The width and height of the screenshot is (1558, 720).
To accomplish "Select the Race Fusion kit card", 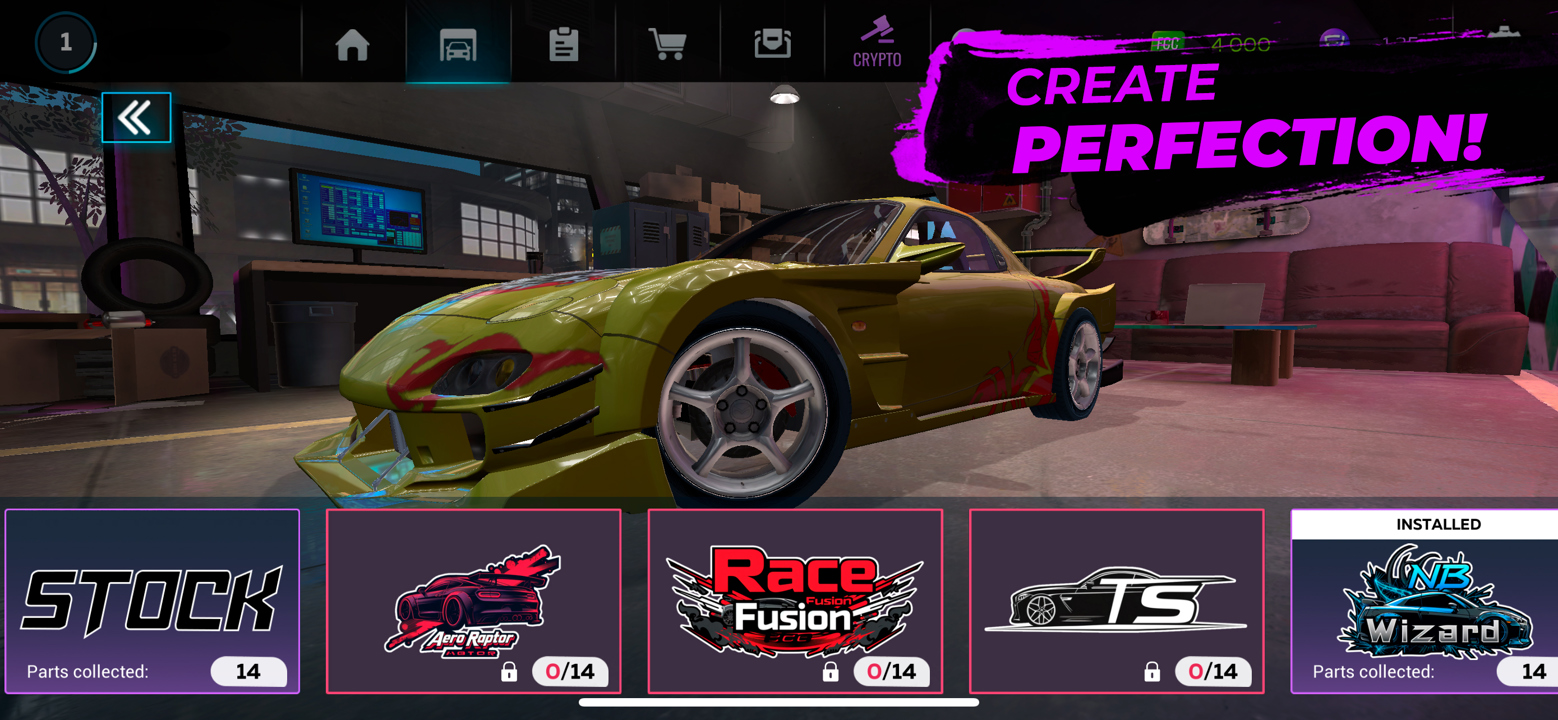I will [x=794, y=595].
